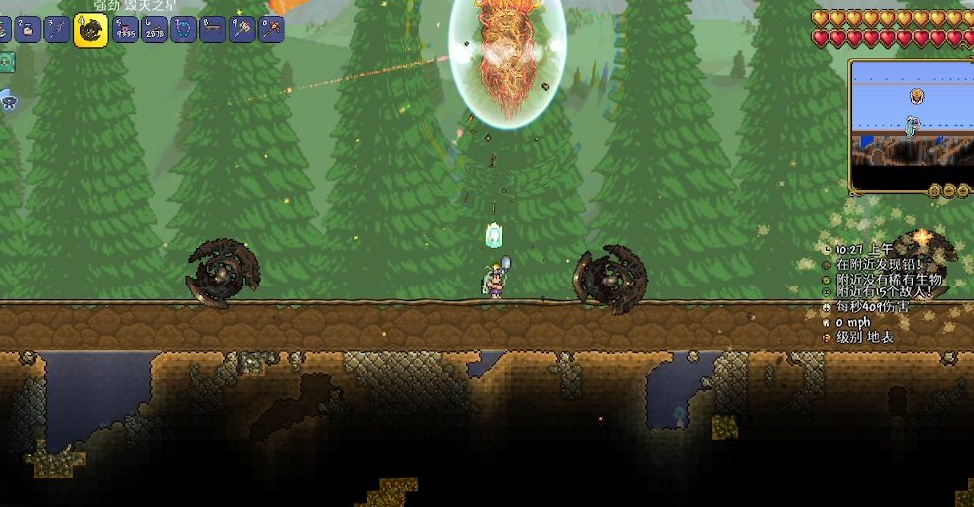
Task: Select the hammer-axe tool in slot 9
Action: coord(242,30)
